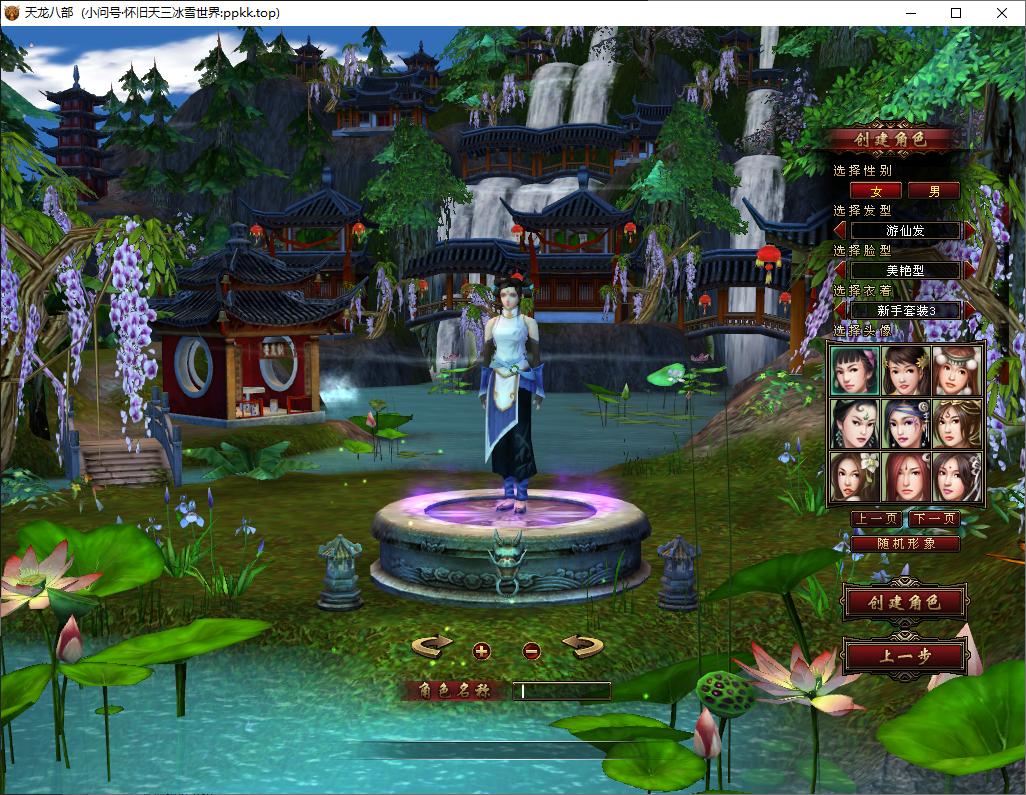Image resolution: width=1026 pixels, height=795 pixels.
Task: Close the game window
Action: click(1002, 13)
